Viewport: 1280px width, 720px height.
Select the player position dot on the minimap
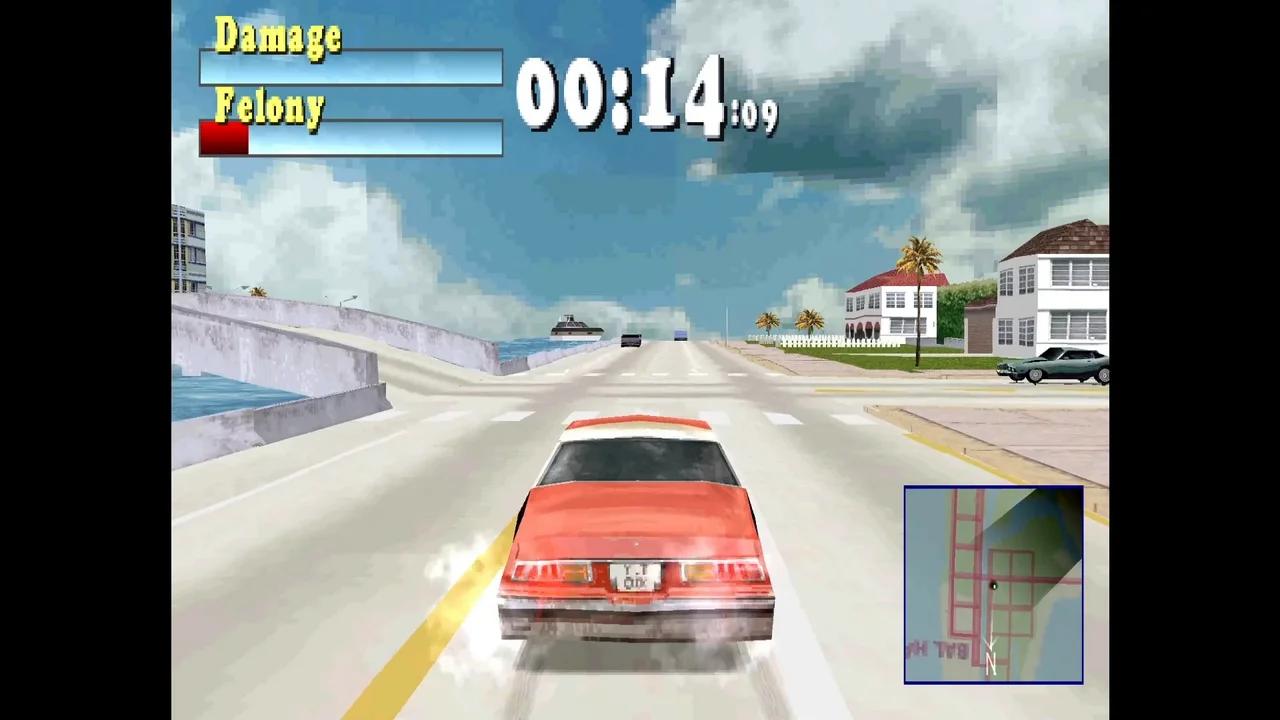[994, 586]
